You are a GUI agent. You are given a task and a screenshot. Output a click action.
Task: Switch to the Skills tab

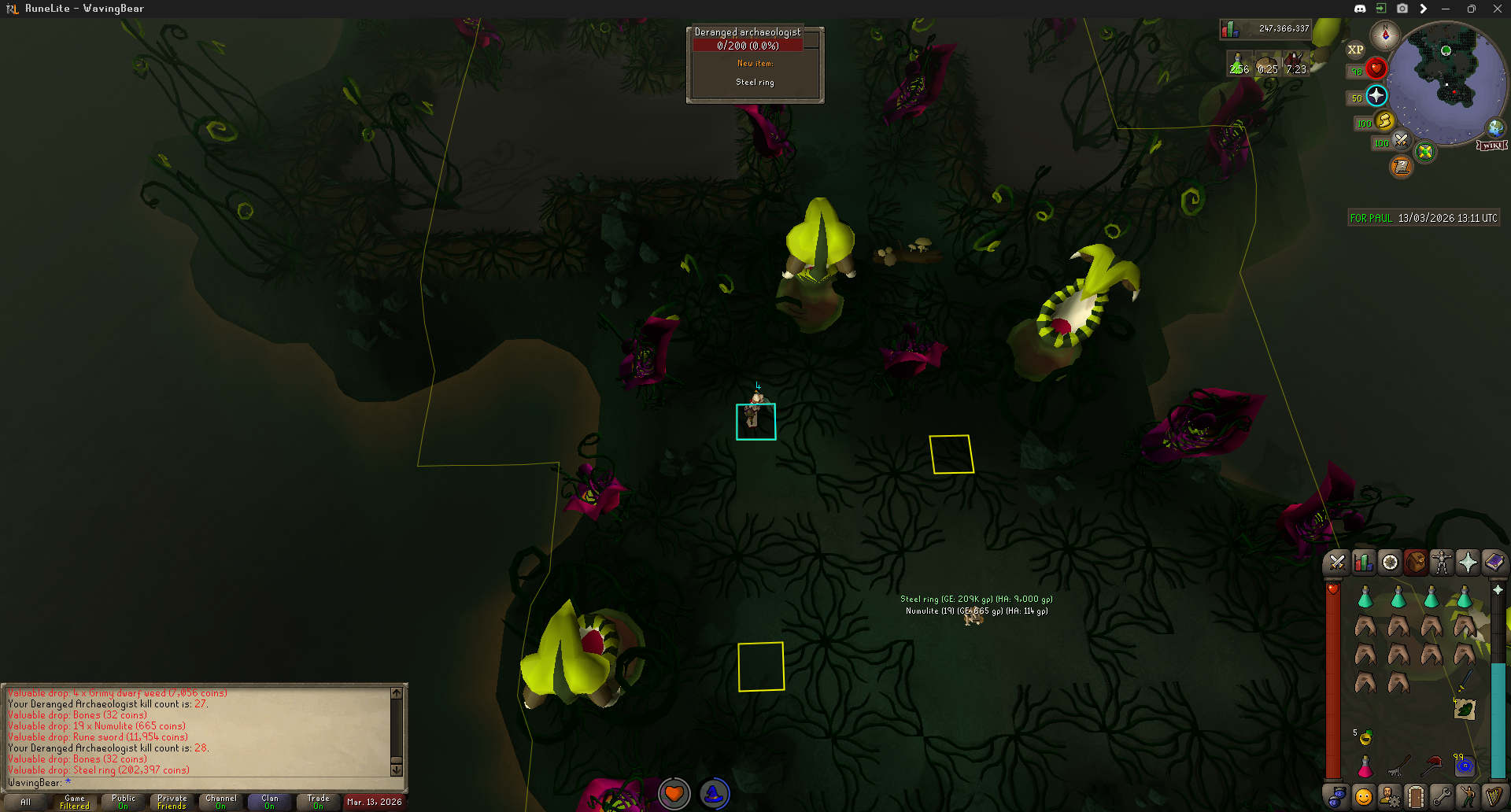click(x=1363, y=563)
